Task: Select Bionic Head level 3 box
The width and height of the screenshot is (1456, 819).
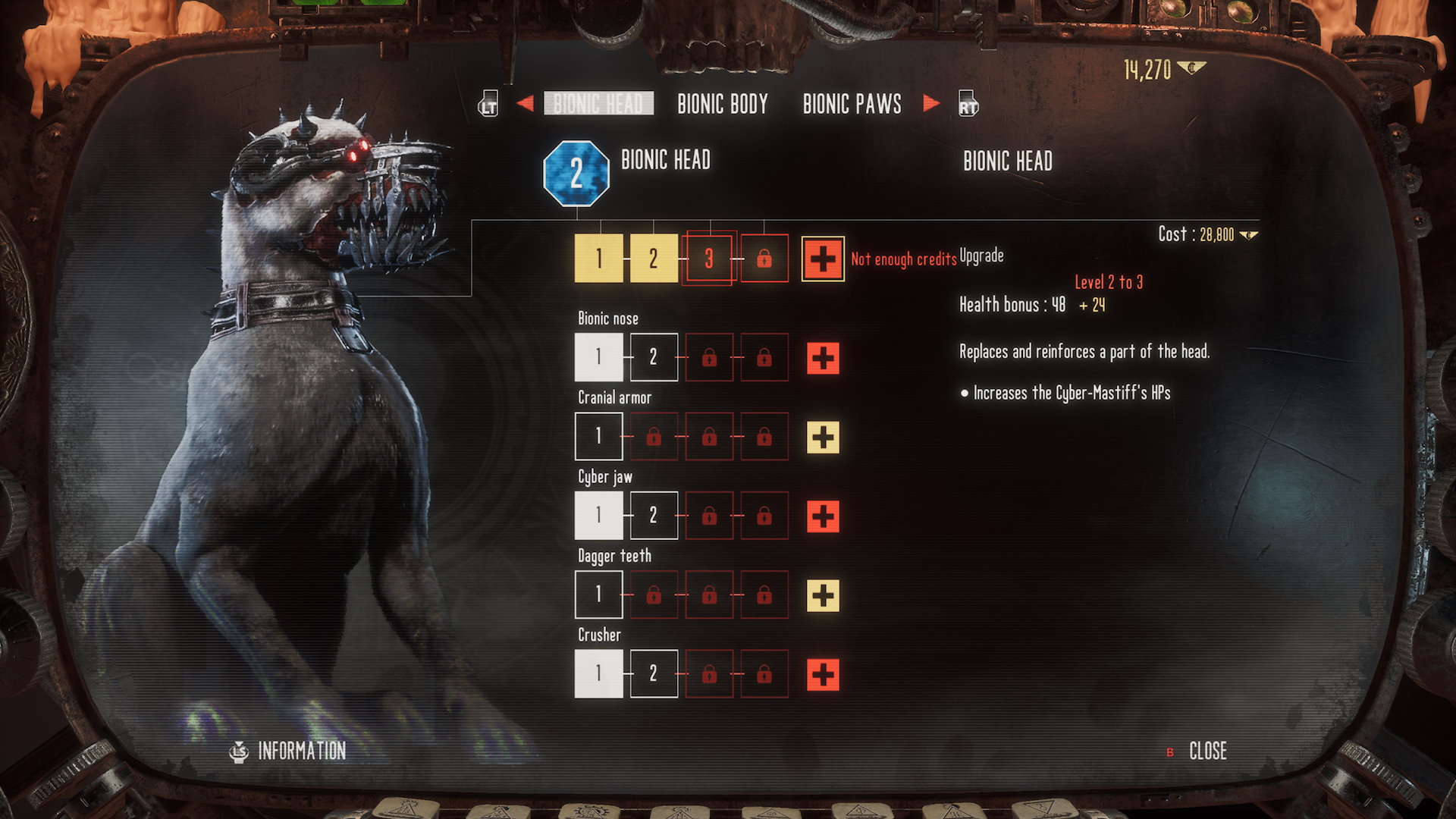Action: (x=709, y=259)
